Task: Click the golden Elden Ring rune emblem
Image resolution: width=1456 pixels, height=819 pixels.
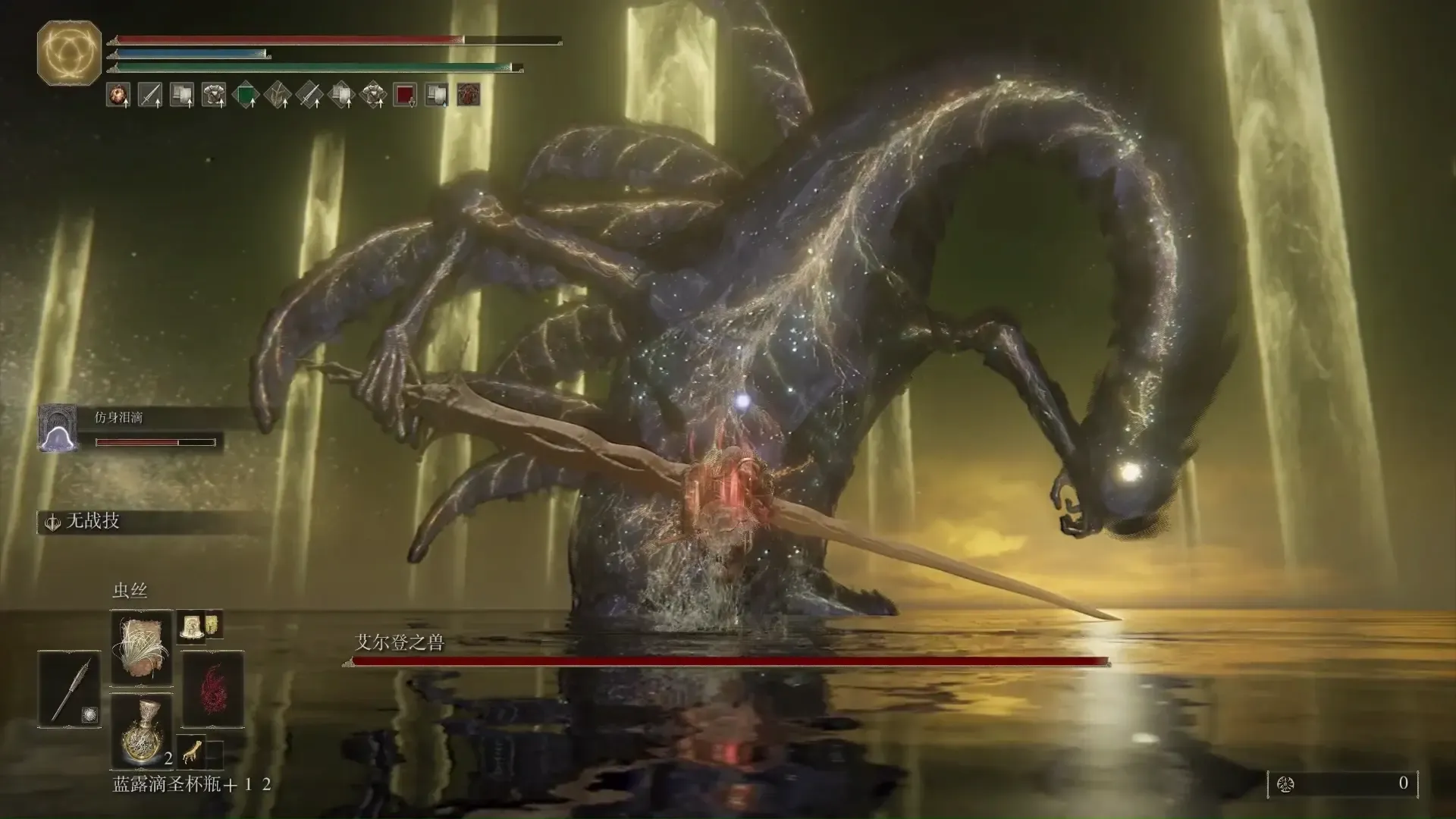Action: [x=69, y=52]
